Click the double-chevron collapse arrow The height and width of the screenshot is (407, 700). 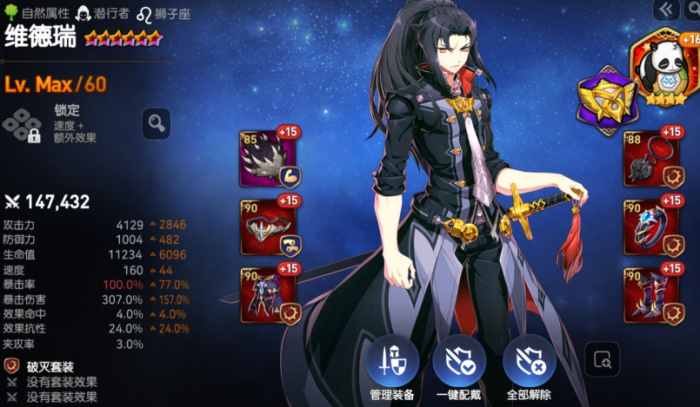tap(662, 9)
